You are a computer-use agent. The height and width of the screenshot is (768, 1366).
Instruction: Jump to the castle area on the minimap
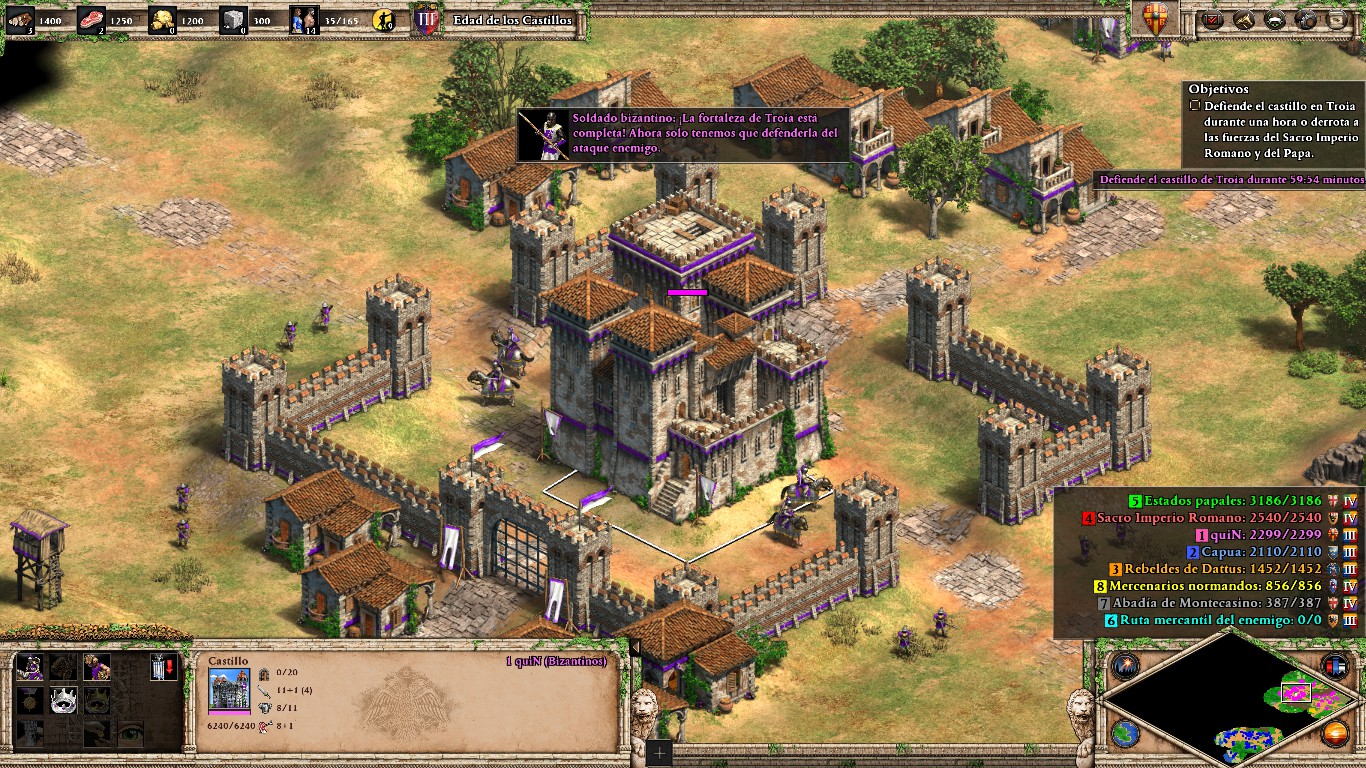point(1297,692)
